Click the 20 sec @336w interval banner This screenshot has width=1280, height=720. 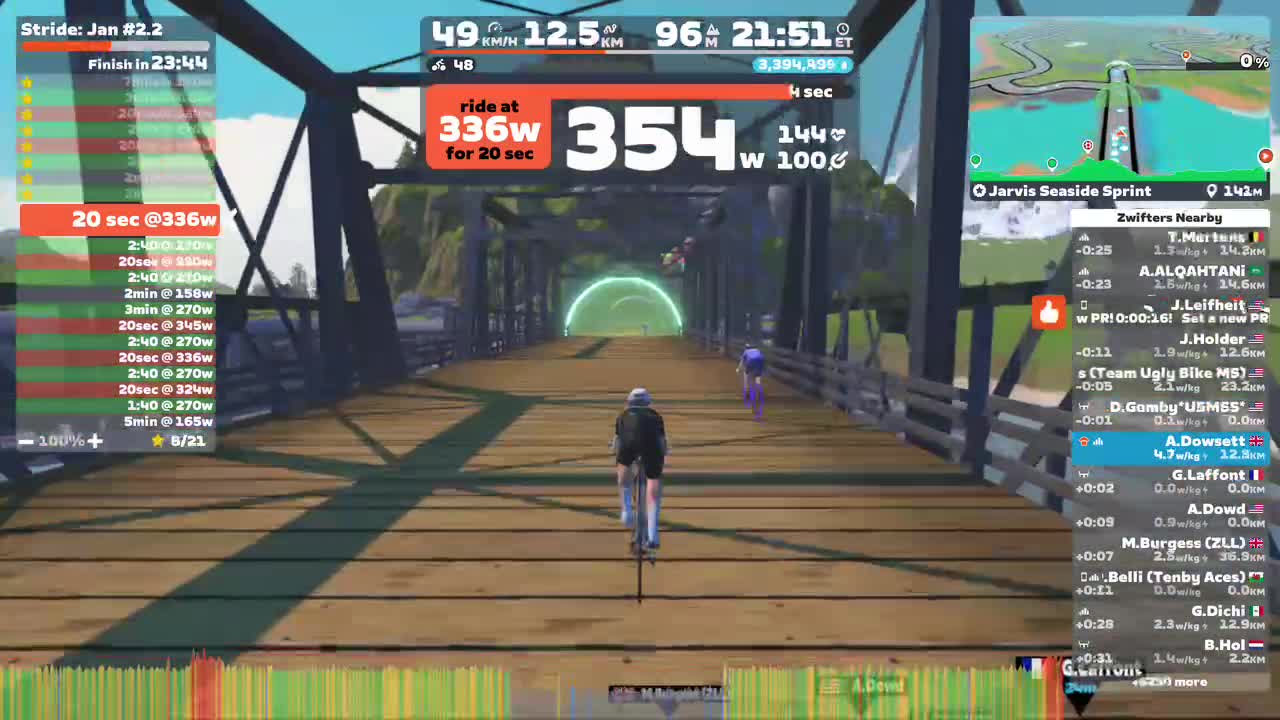tap(119, 219)
